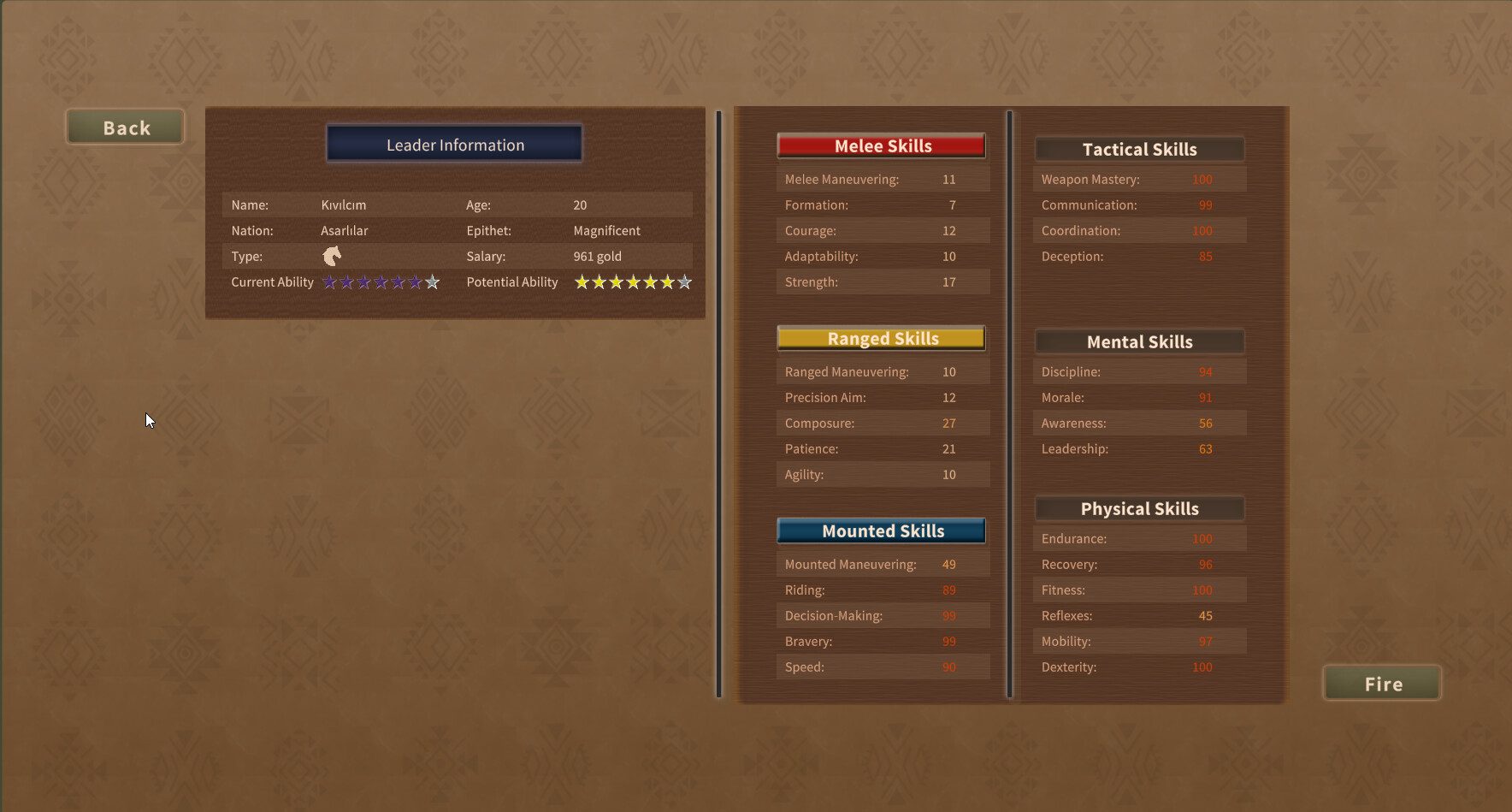Toggle the highlighted Strength skill row
The width and height of the screenshot is (1512, 812).
click(882, 282)
